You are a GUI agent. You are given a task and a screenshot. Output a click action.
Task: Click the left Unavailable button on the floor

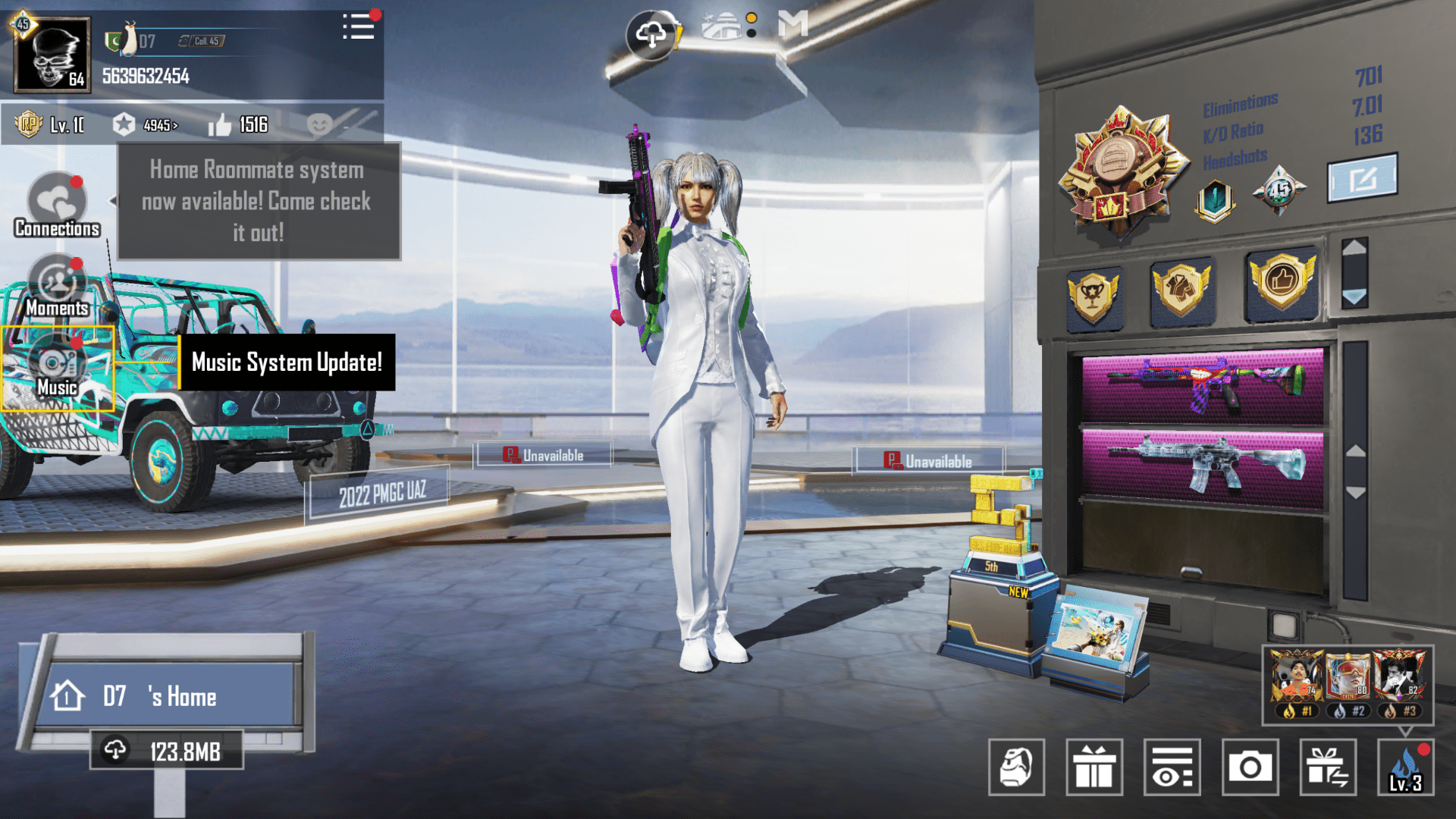pos(543,454)
